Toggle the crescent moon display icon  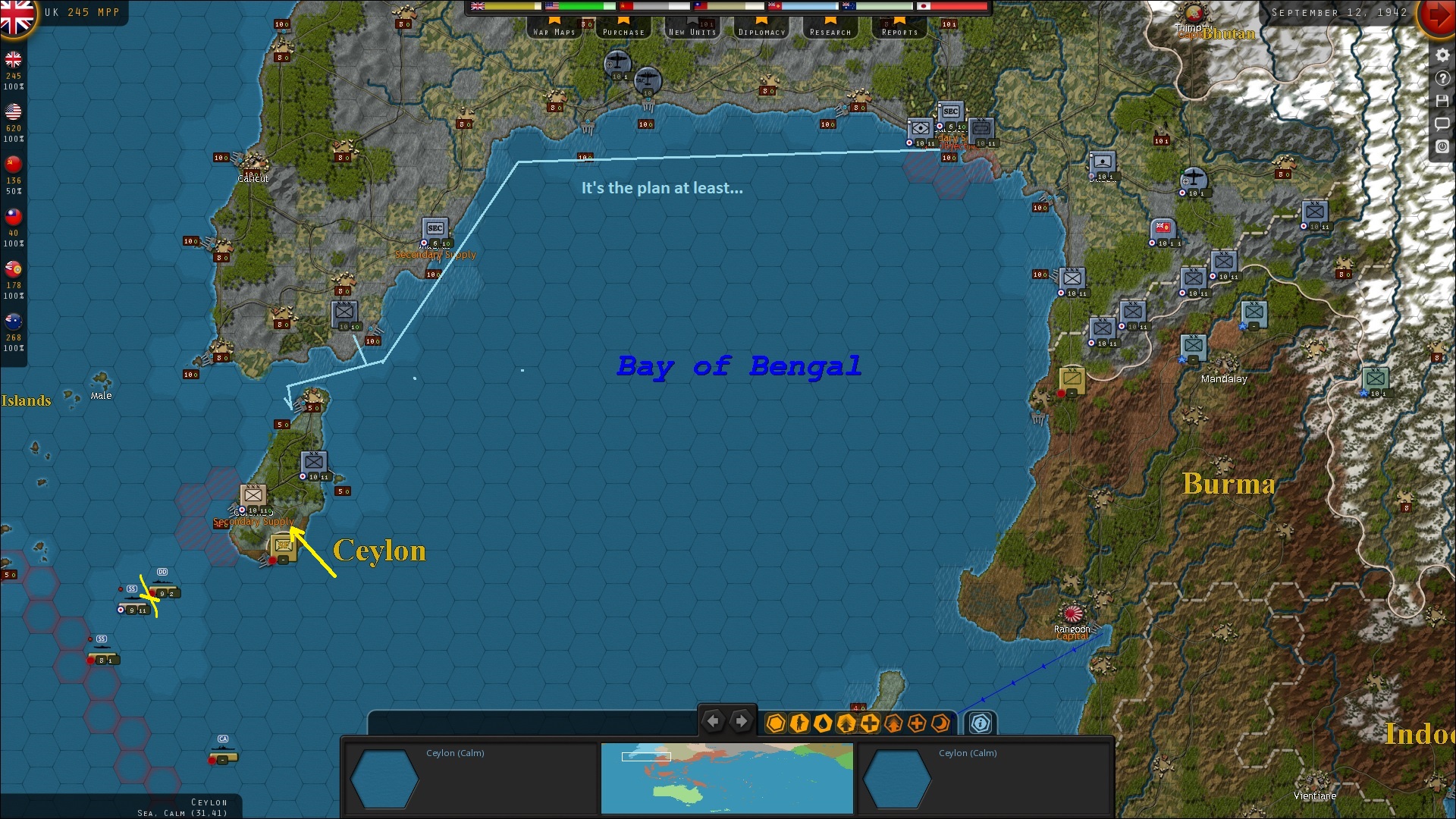[940, 723]
